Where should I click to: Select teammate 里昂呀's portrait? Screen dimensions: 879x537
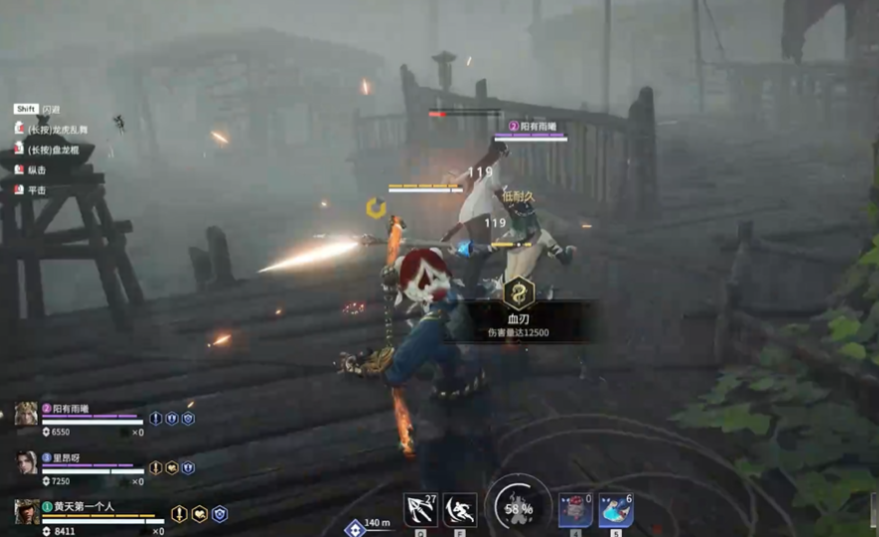(26, 462)
